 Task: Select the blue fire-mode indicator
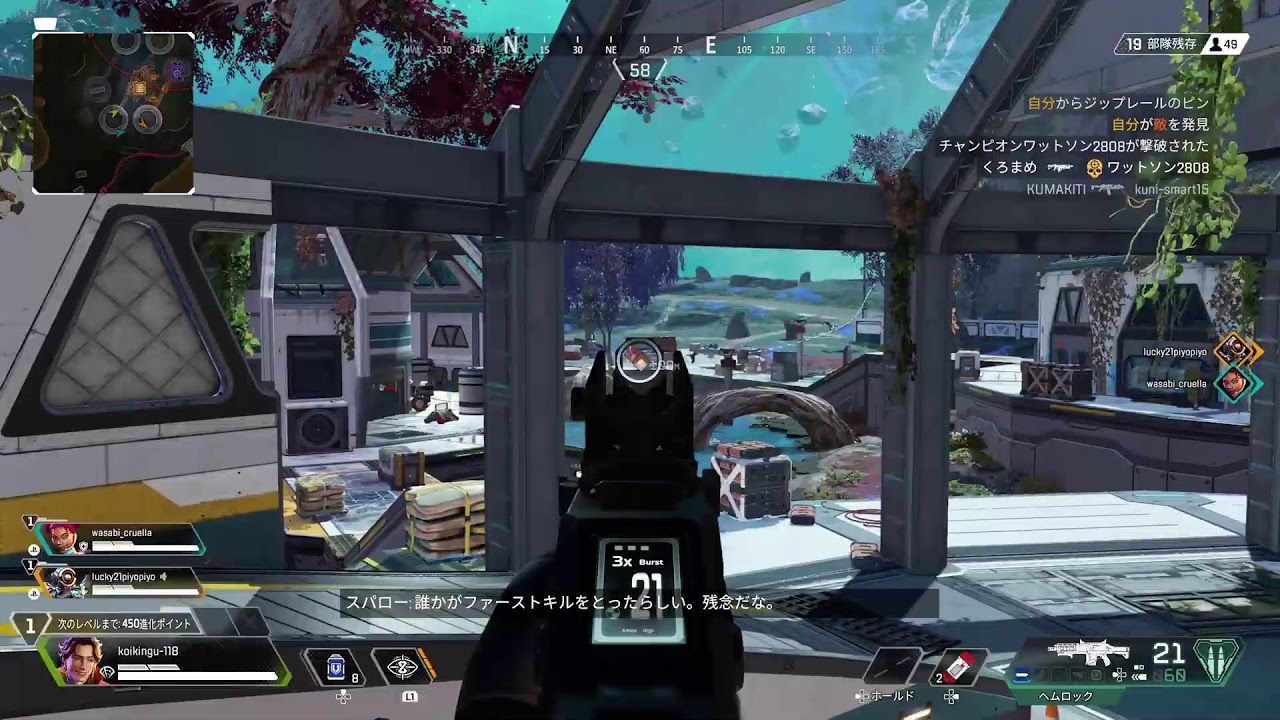pos(1022,676)
